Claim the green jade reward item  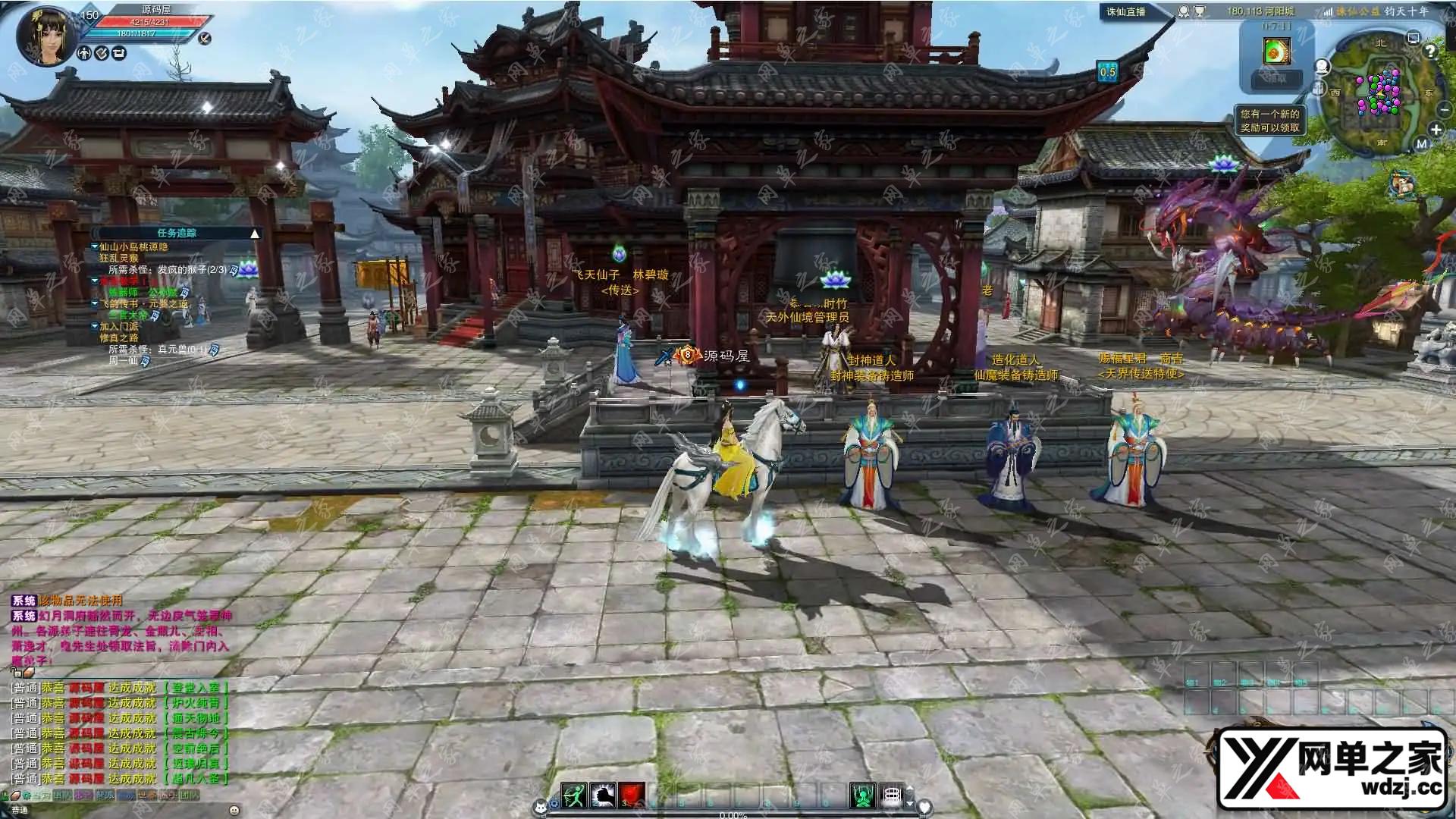1276,51
